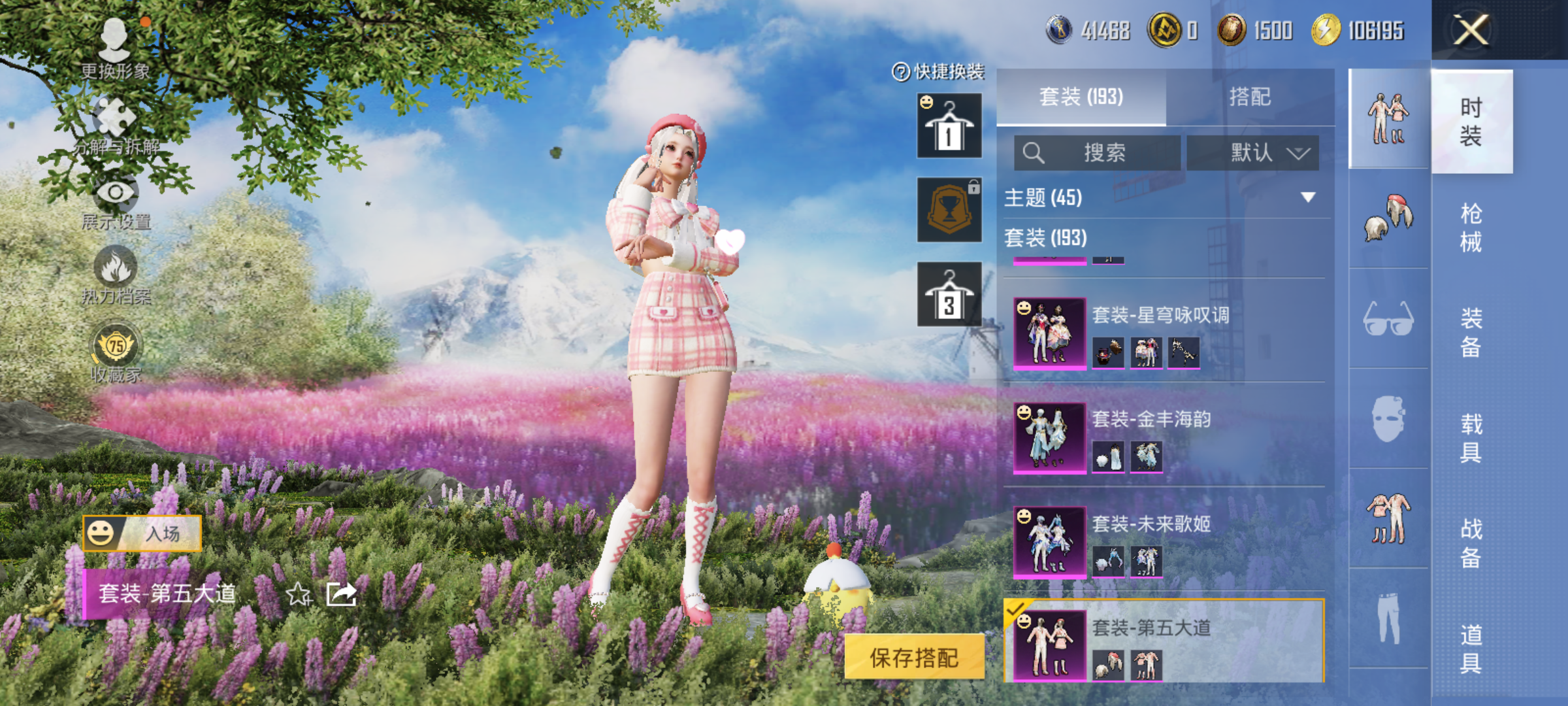
Task: Select the glasses accessory category
Action: (x=1388, y=319)
